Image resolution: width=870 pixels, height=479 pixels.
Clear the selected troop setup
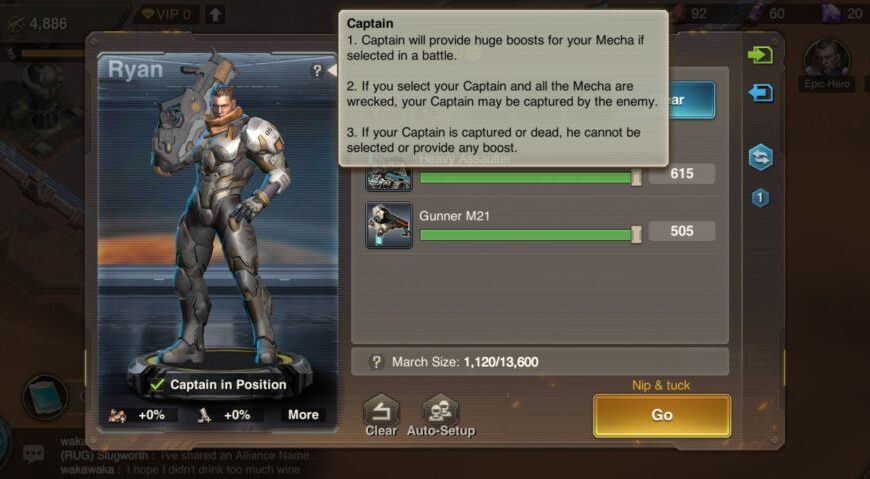pyautogui.click(x=381, y=416)
